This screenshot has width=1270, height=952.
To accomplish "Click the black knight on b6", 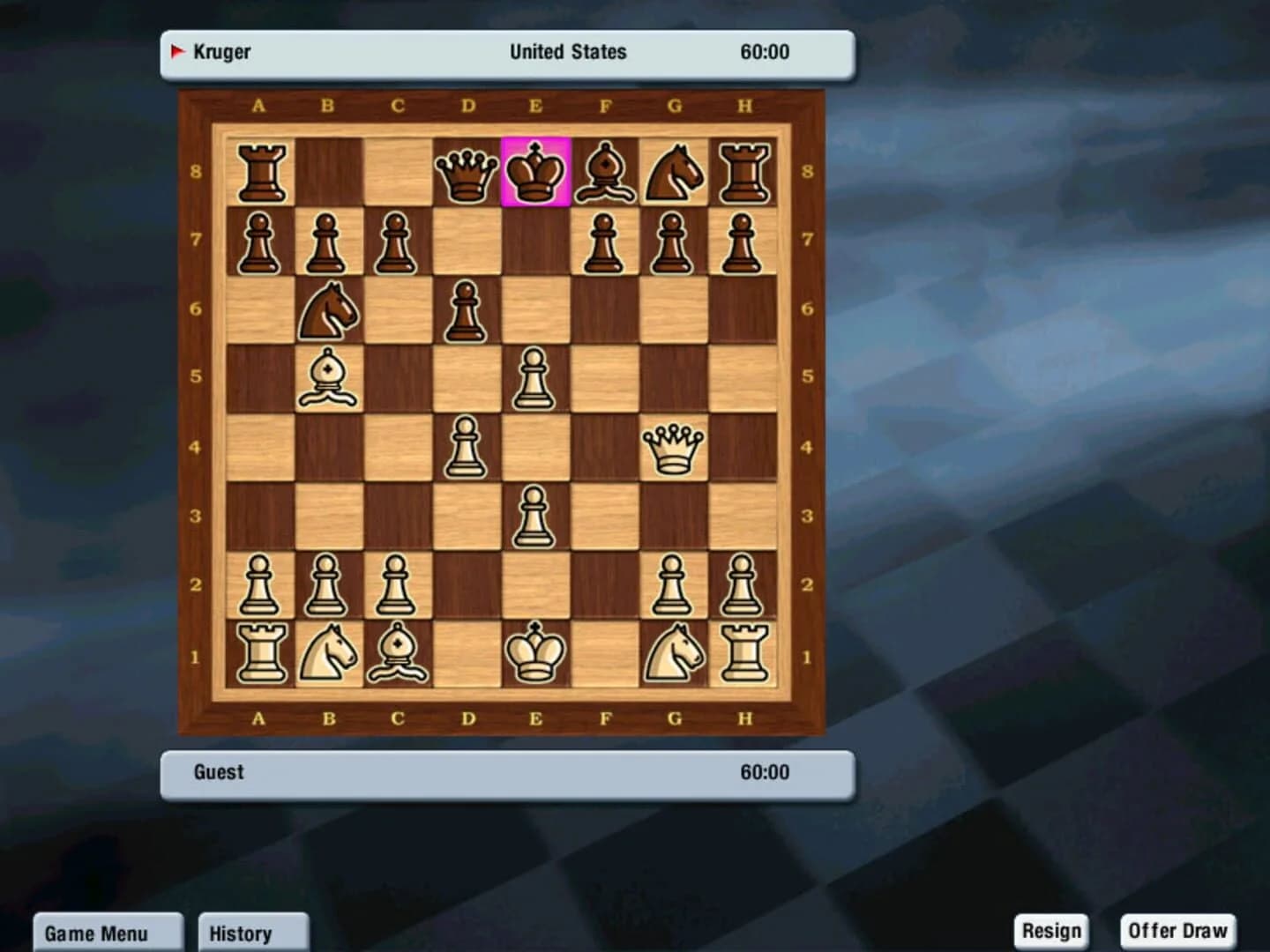I will (330, 310).
